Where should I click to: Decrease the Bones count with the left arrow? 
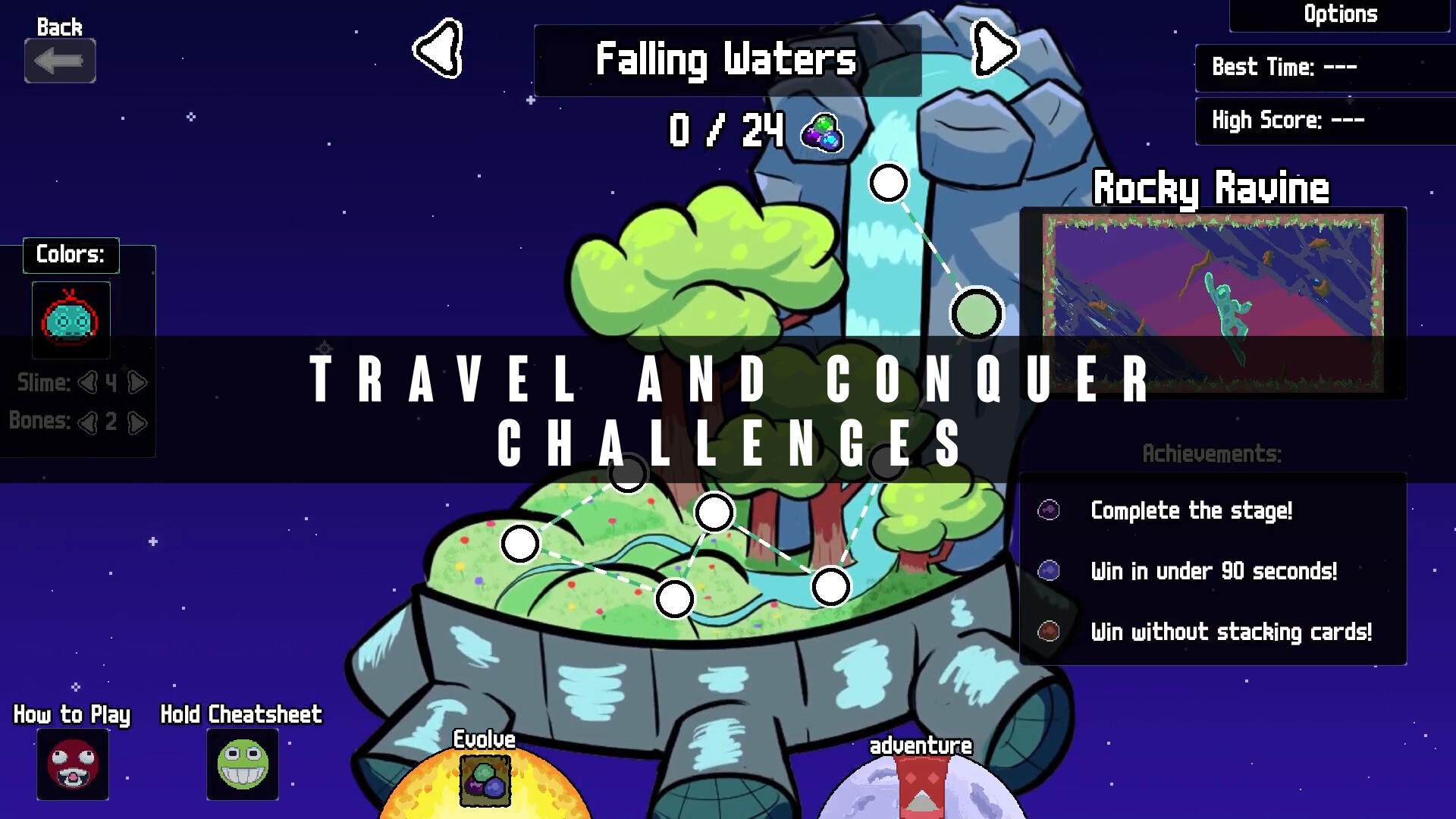click(89, 422)
